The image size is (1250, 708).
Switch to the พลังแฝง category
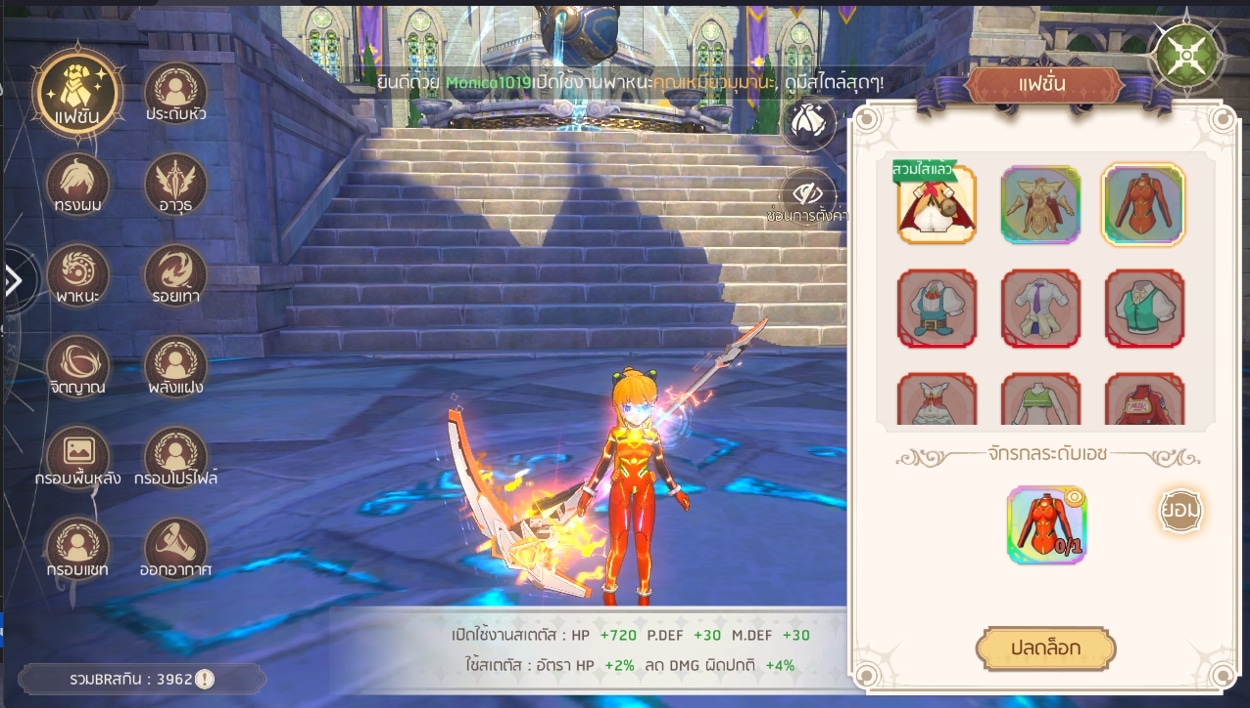pos(176,366)
